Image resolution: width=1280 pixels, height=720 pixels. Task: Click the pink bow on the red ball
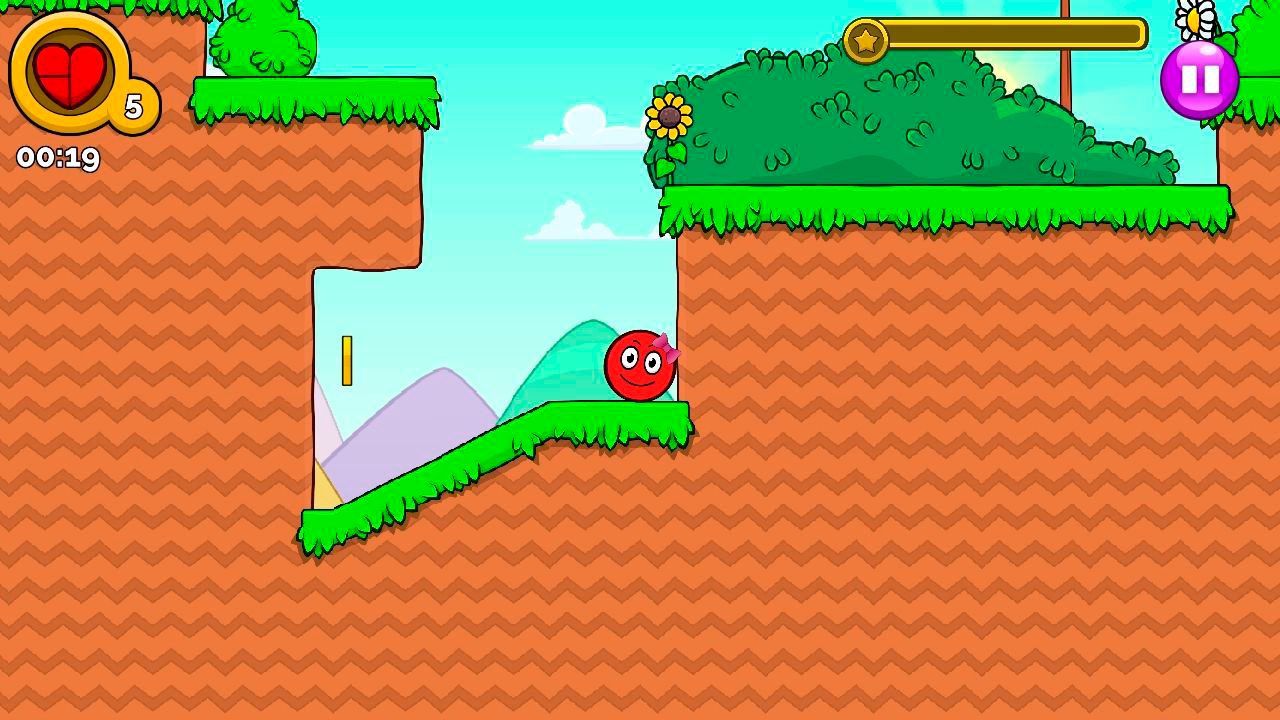668,347
